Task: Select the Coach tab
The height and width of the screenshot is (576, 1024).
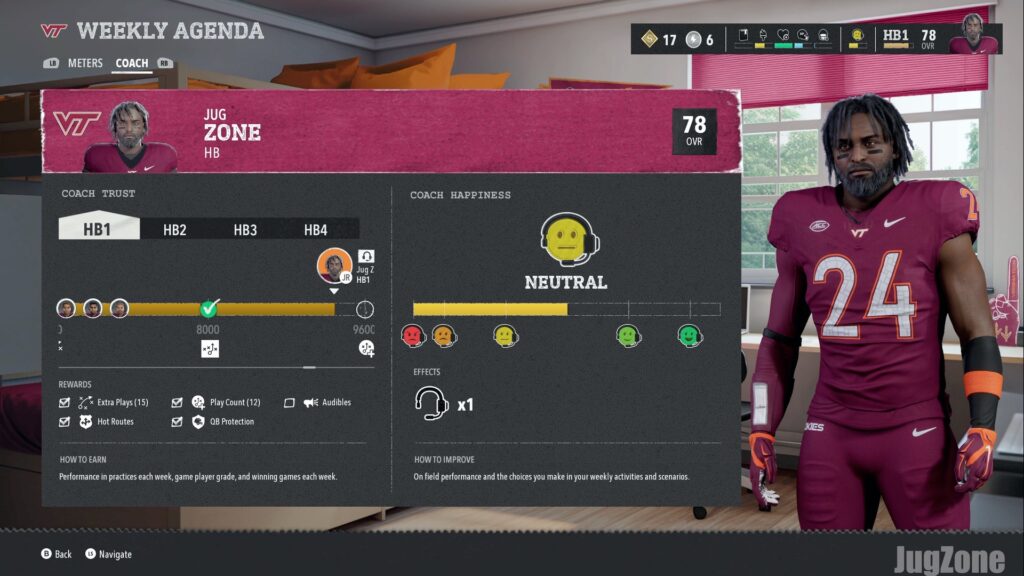Action: coord(132,63)
